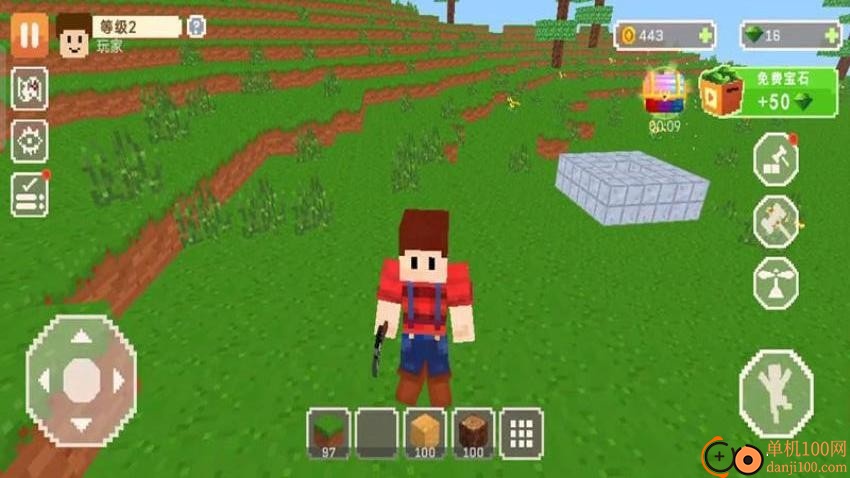
Task: Tap the up arrow on movement pad
Action: [81, 337]
